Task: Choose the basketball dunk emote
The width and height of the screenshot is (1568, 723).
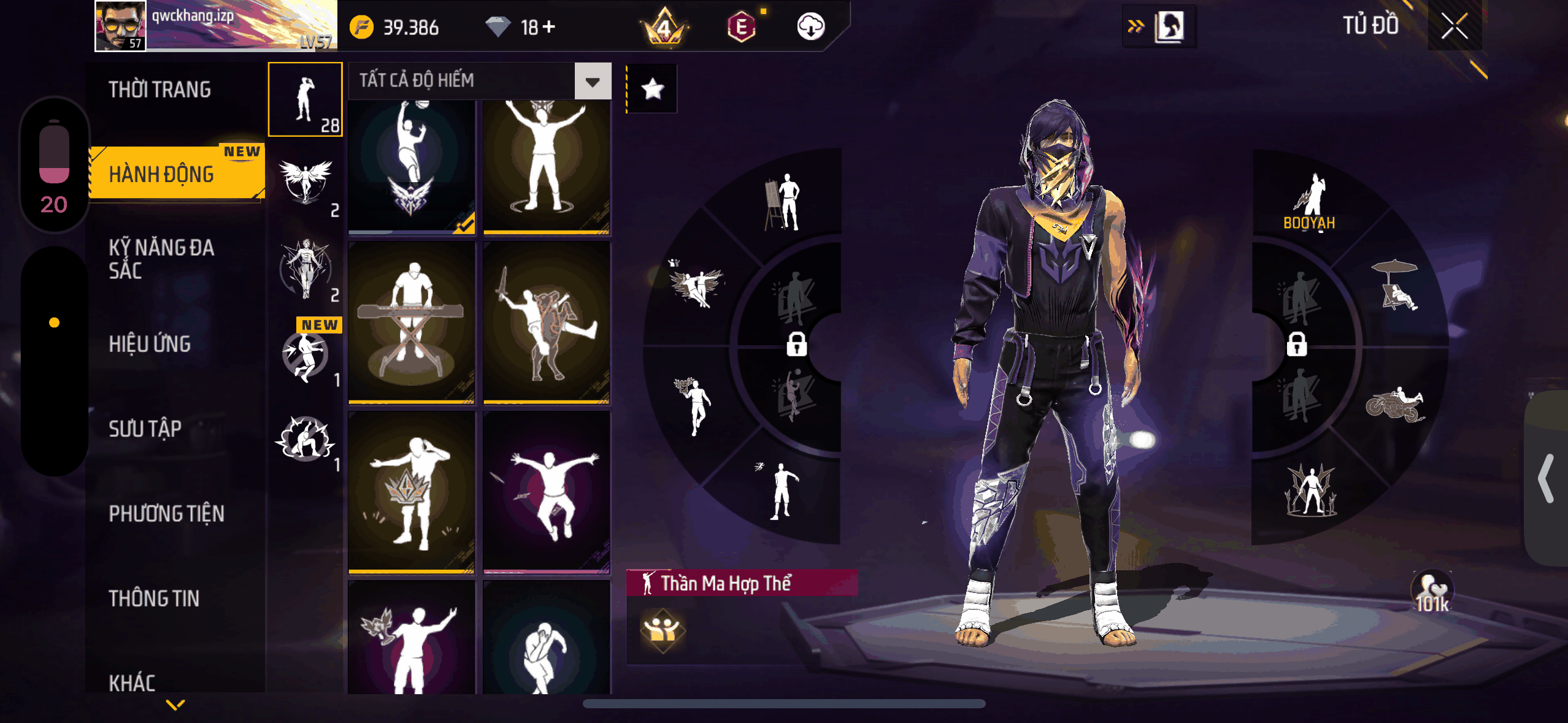Action: coord(412,166)
